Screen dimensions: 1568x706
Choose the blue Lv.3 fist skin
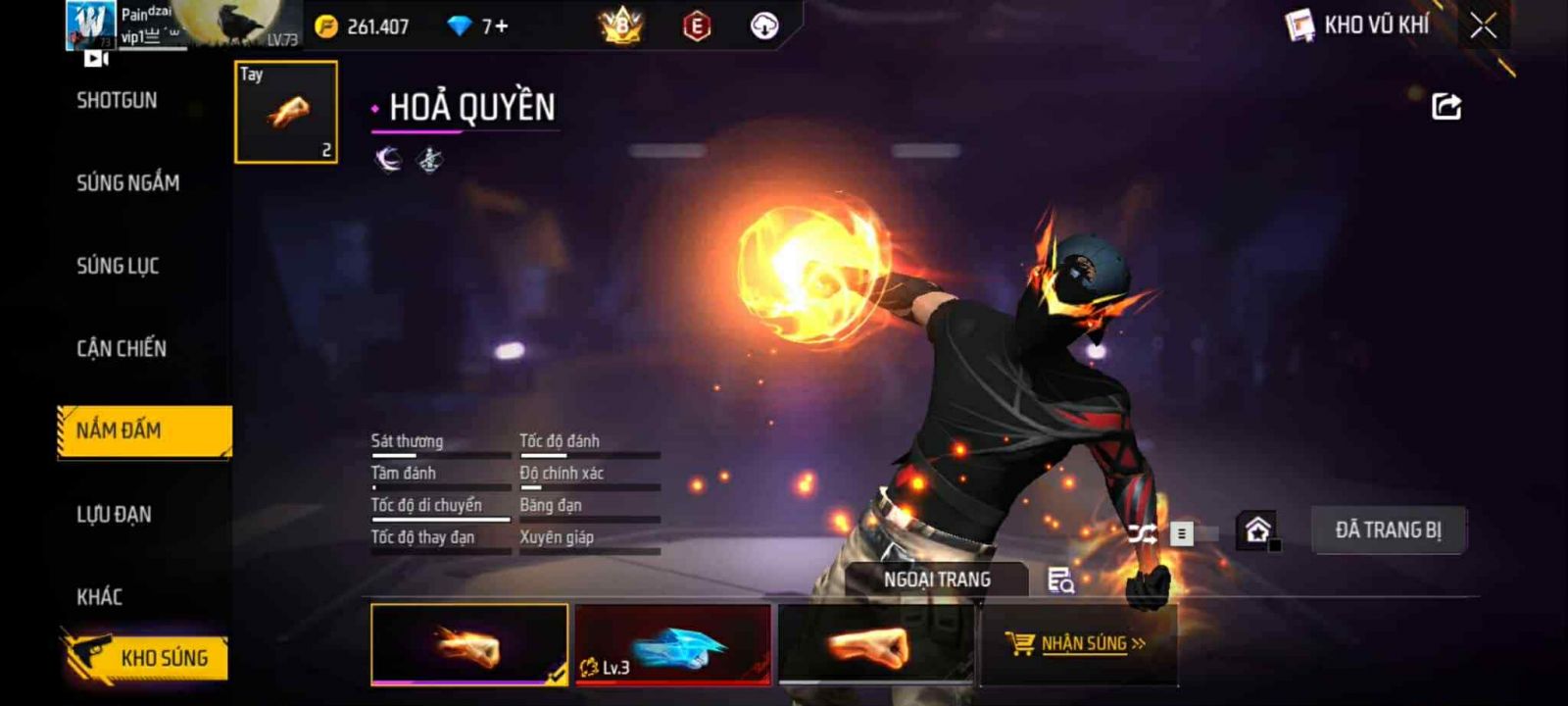coord(673,644)
